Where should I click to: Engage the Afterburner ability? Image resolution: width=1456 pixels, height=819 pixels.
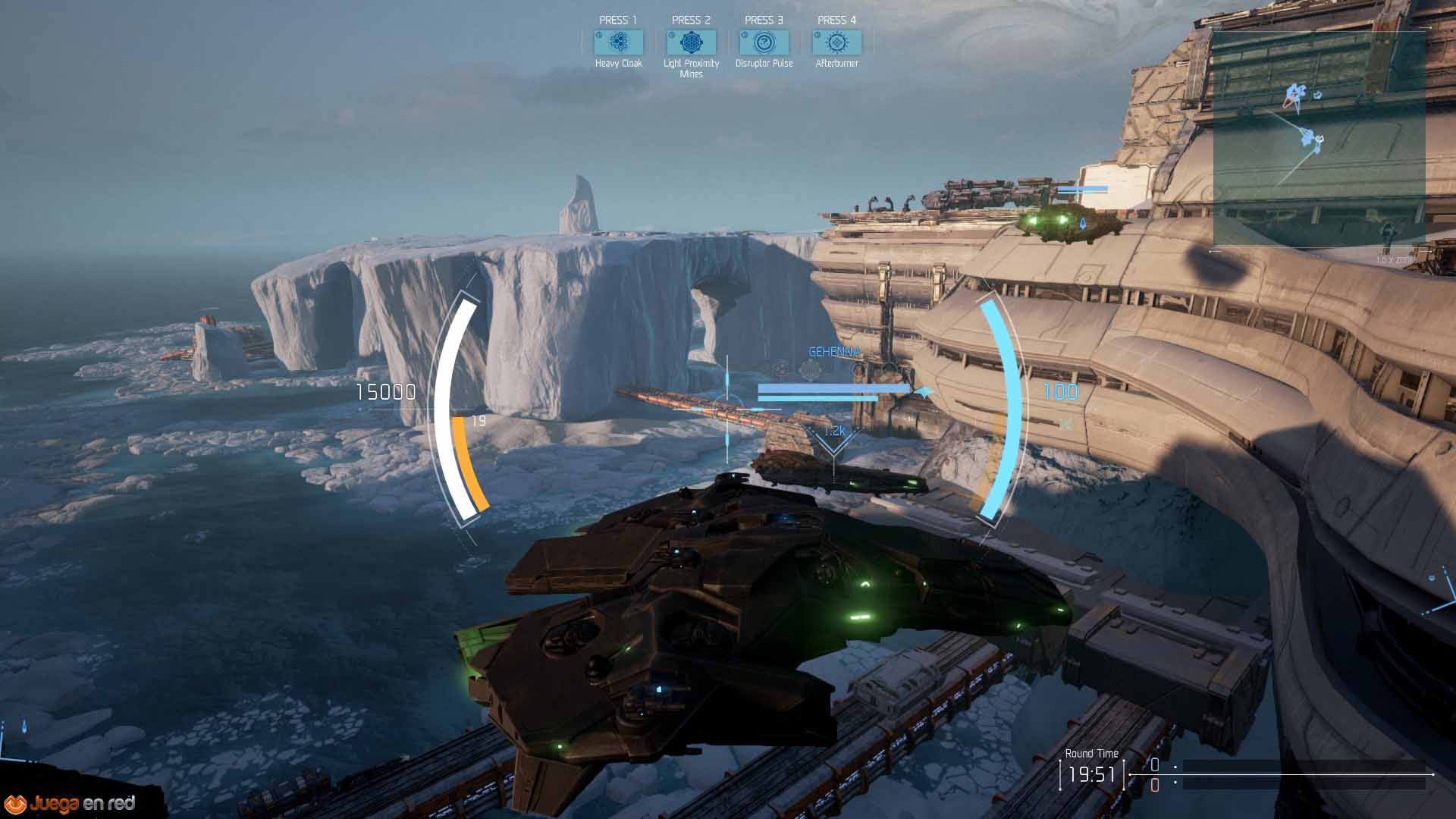(836, 42)
